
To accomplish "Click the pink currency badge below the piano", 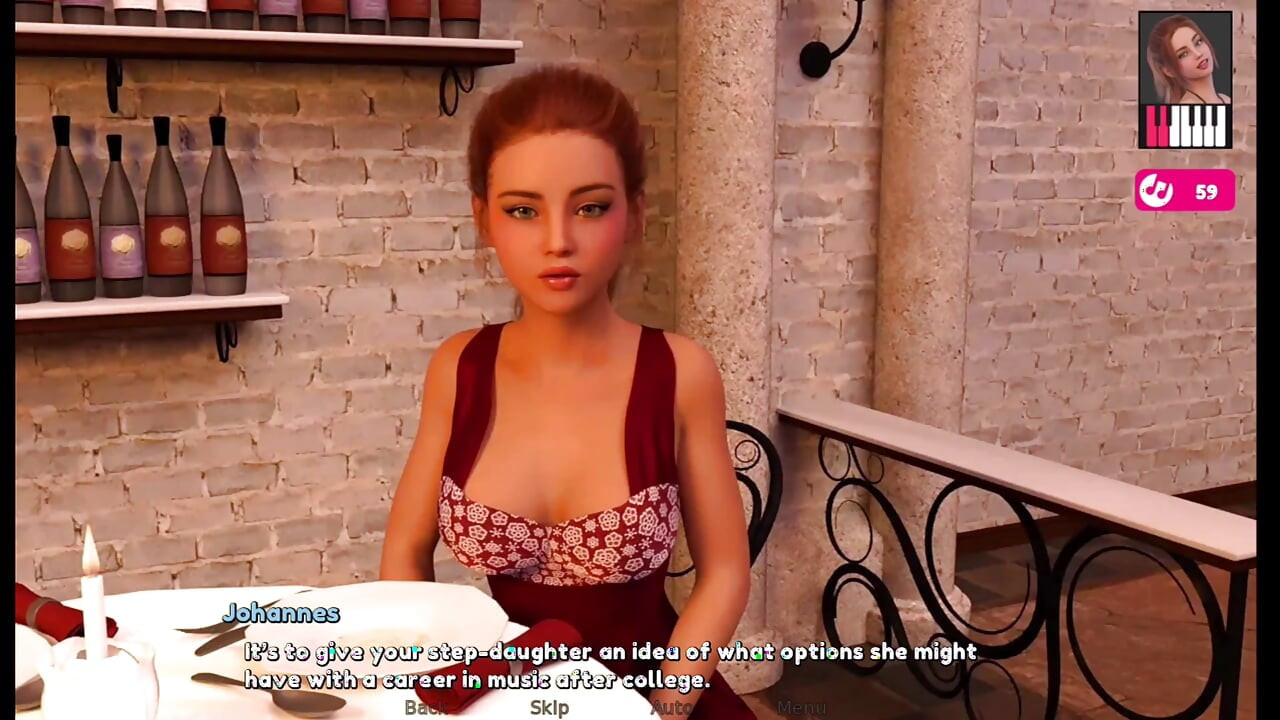I will tap(1186, 190).
